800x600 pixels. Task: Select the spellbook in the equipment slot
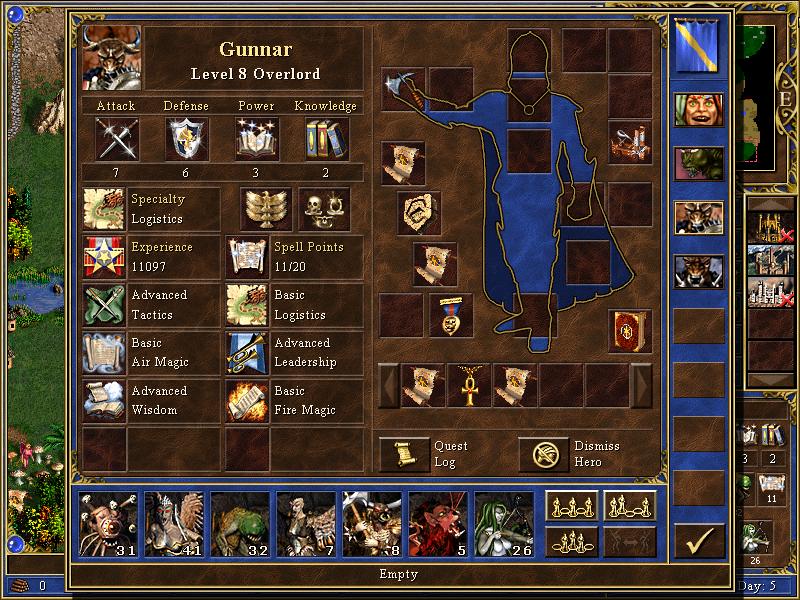(630, 329)
